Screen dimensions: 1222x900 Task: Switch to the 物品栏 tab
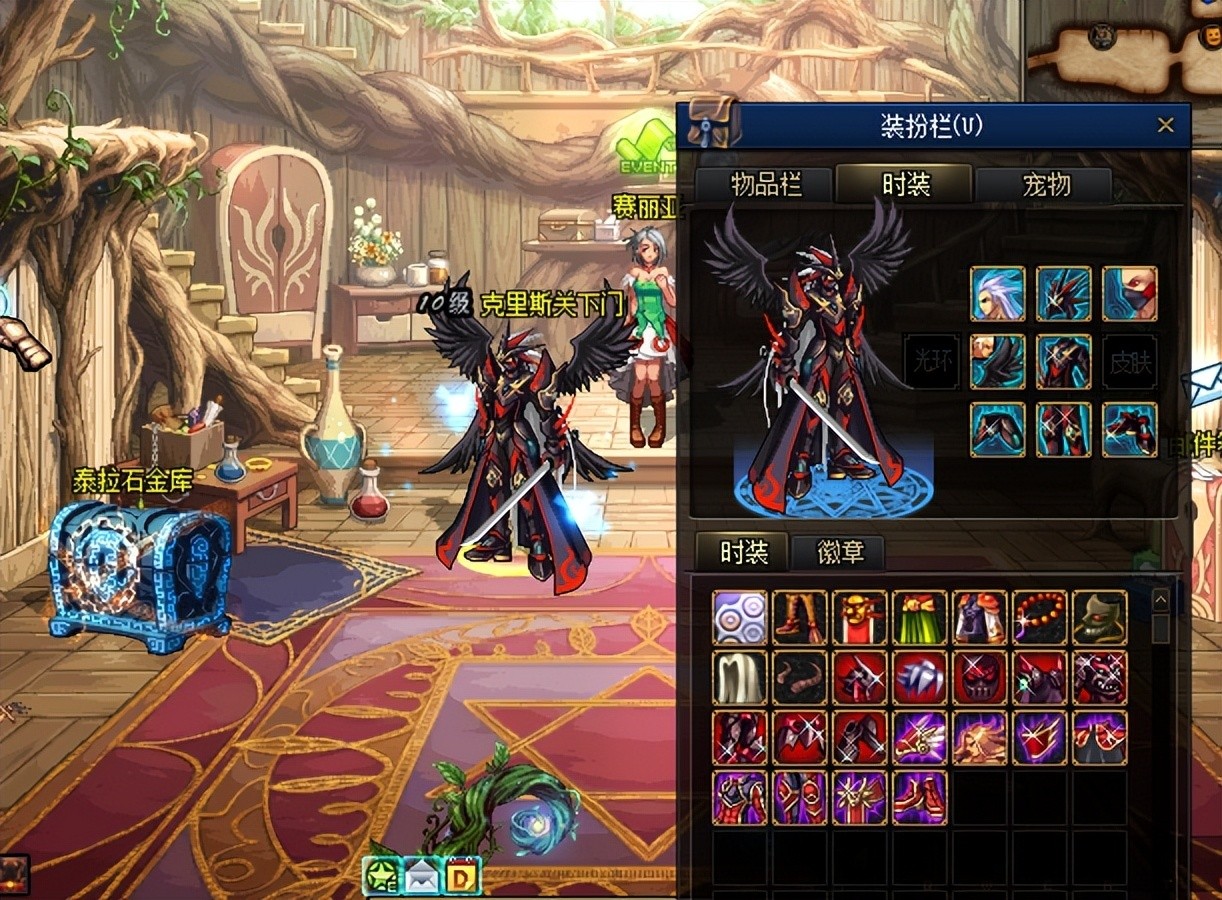point(766,185)
